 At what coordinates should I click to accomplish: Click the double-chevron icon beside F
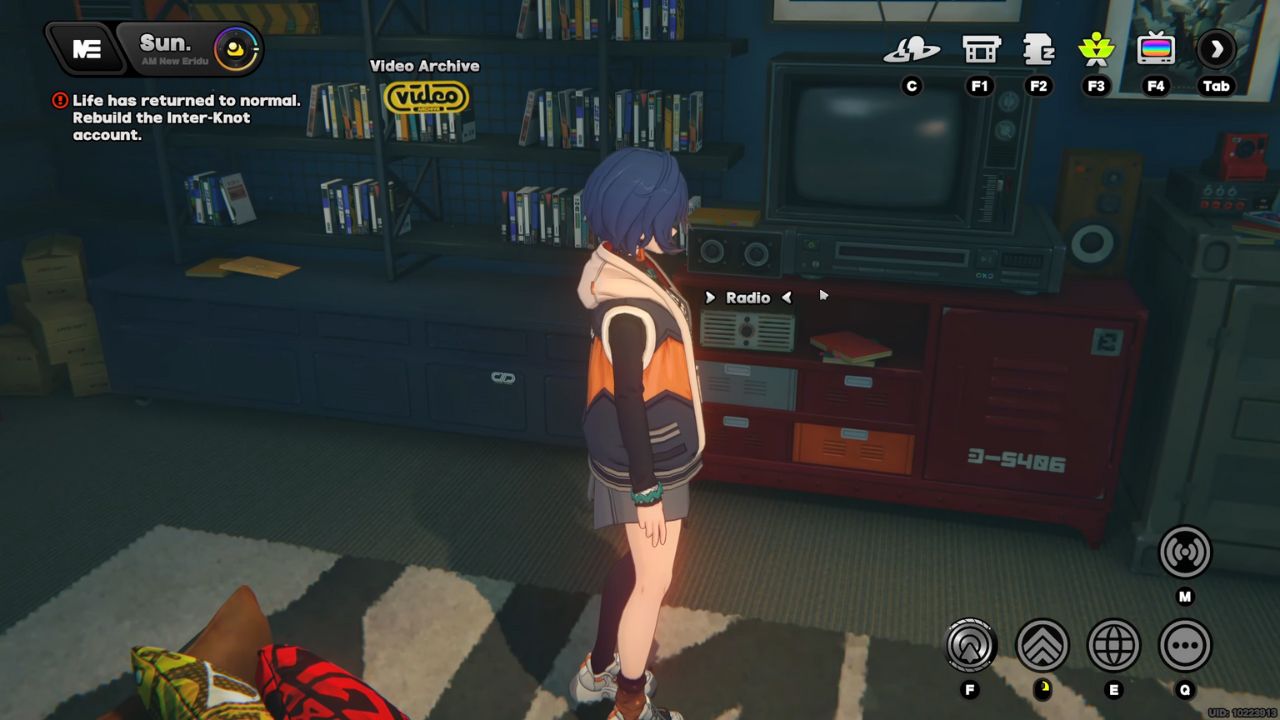click(x=1042, y=645)
